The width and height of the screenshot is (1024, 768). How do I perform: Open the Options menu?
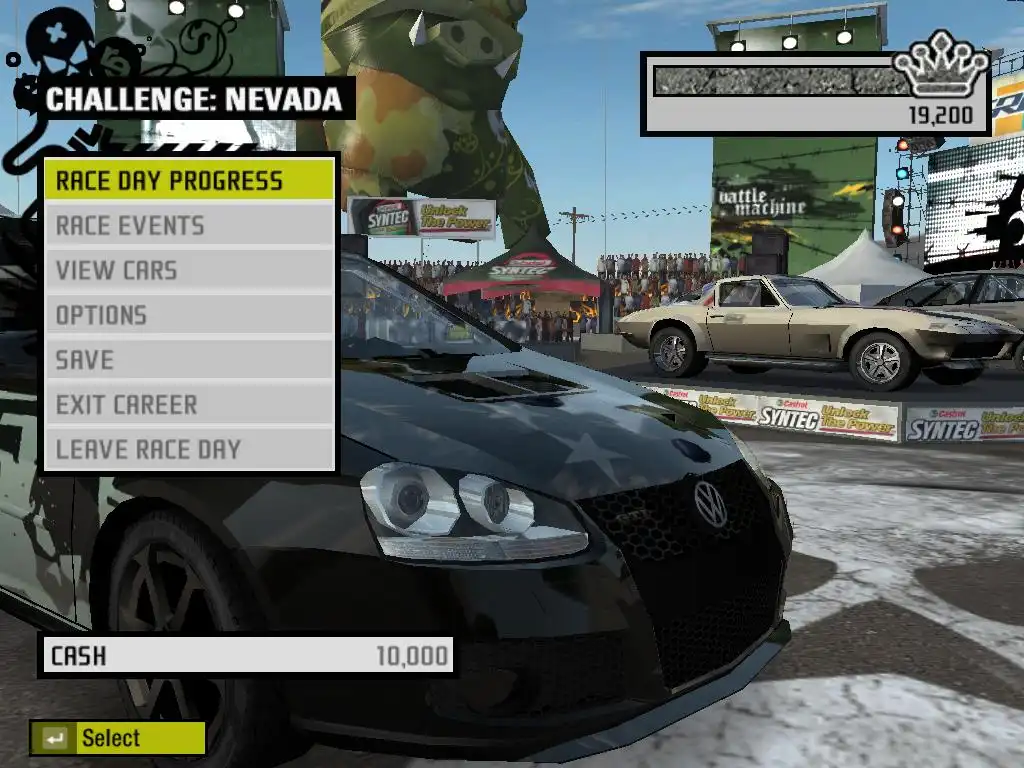pos(188,315)
